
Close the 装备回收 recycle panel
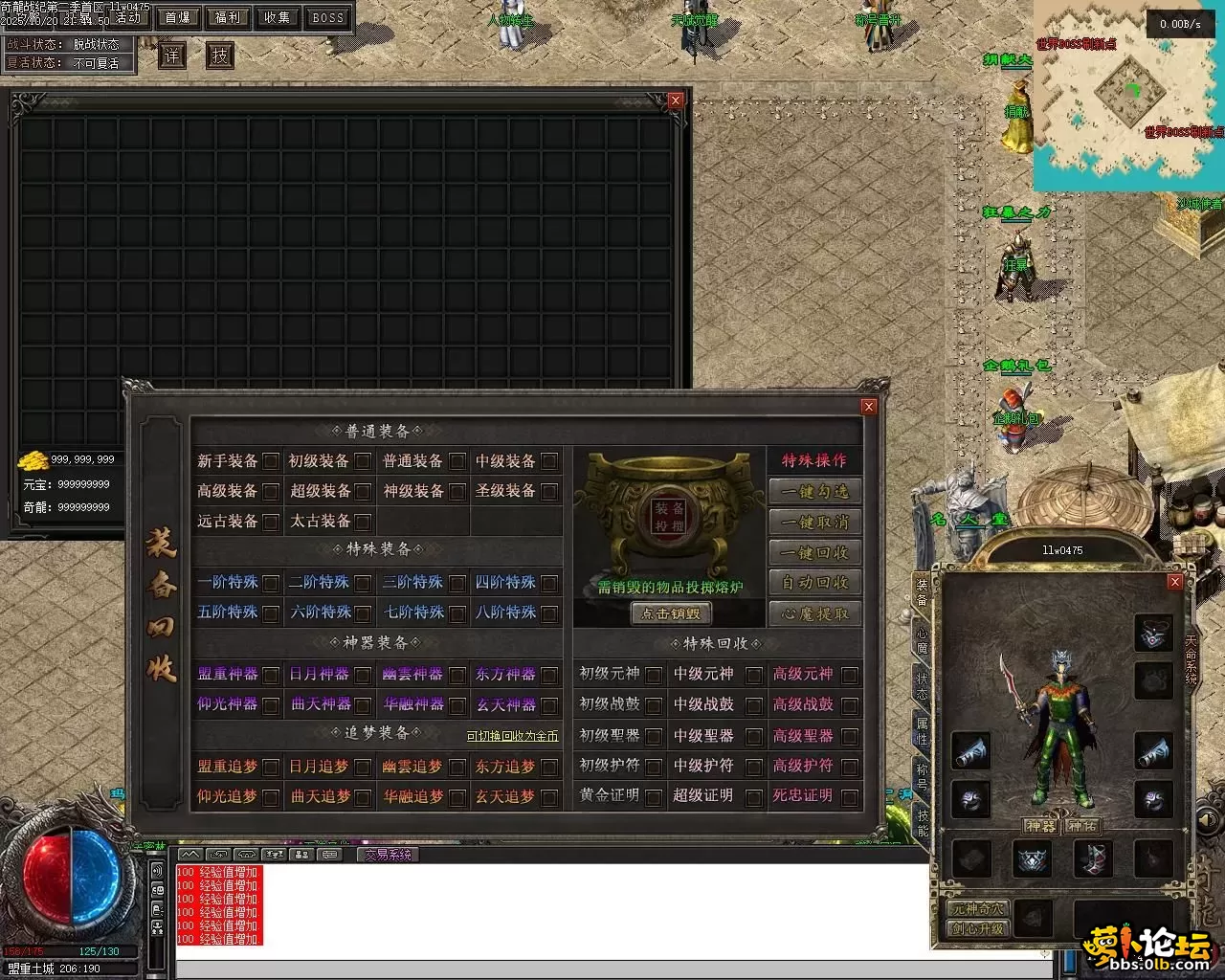point(868,407)
